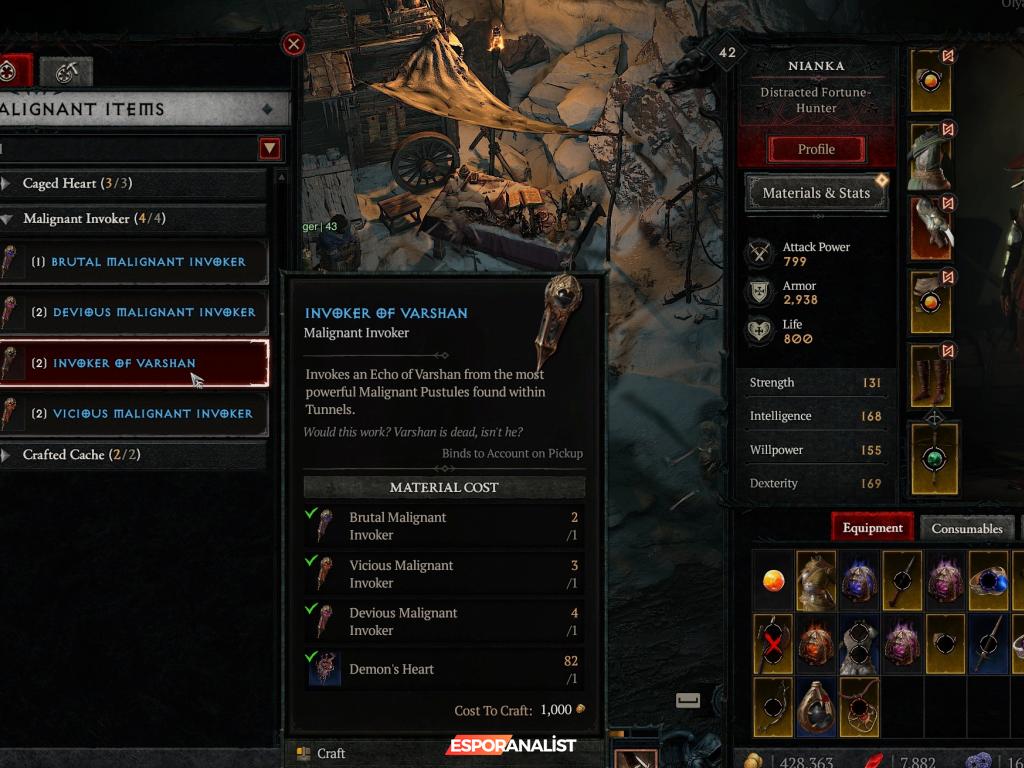Select the golden chest armor inventory item

[816, 580]
